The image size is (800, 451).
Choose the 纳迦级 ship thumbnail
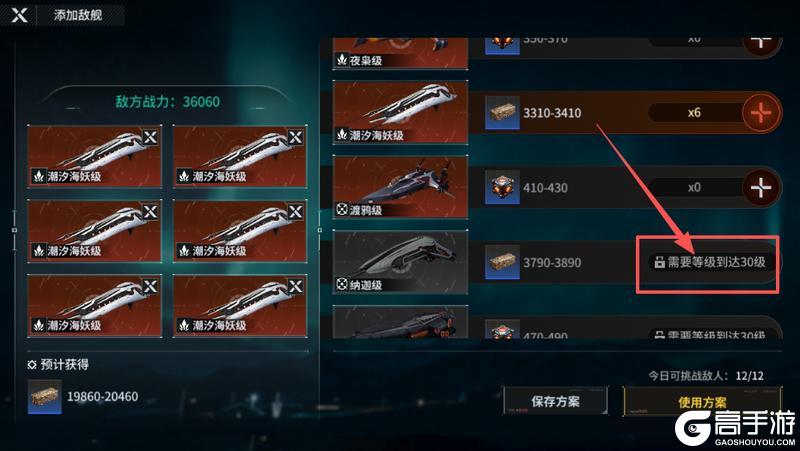(x=400, y=262)
